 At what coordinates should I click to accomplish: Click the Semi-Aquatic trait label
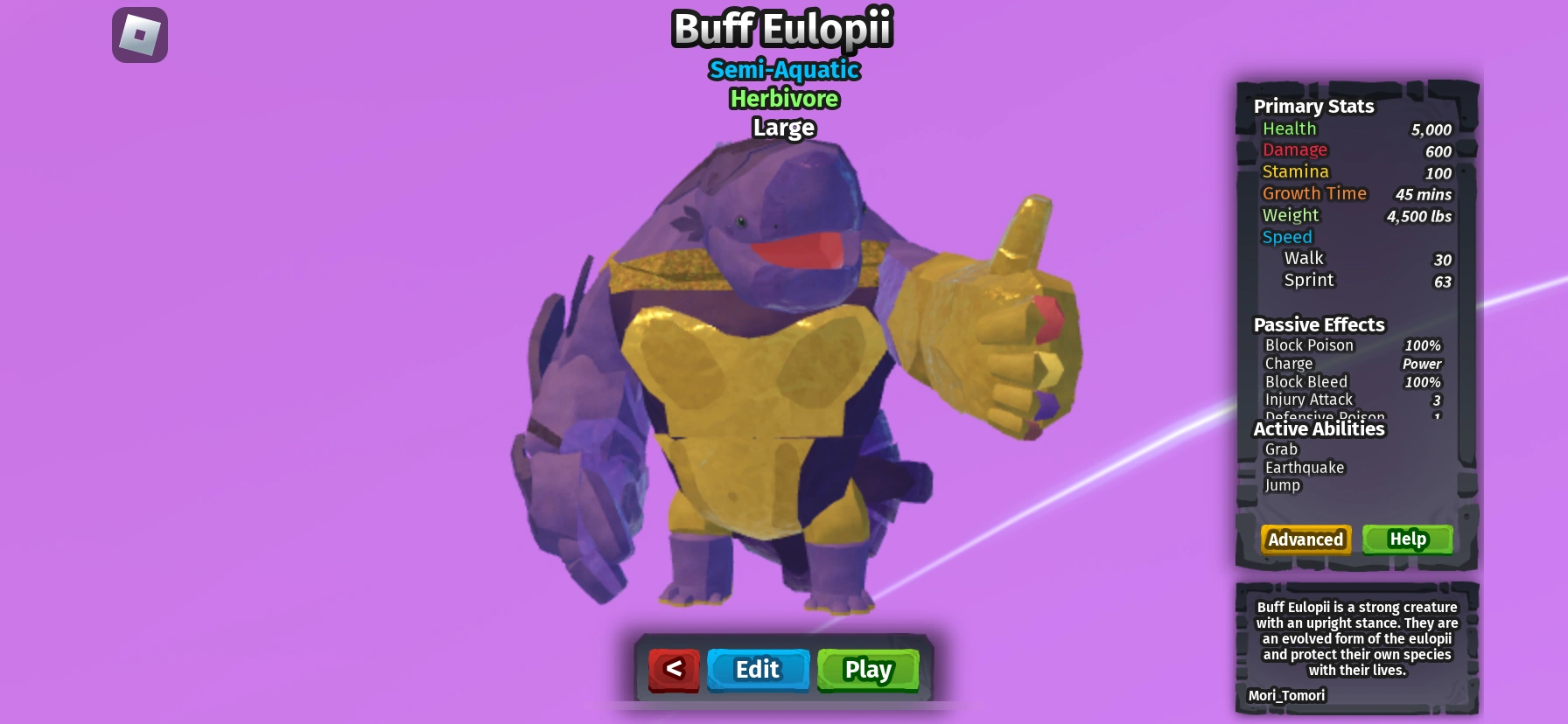pyautogui.click(x=783, y=70)
